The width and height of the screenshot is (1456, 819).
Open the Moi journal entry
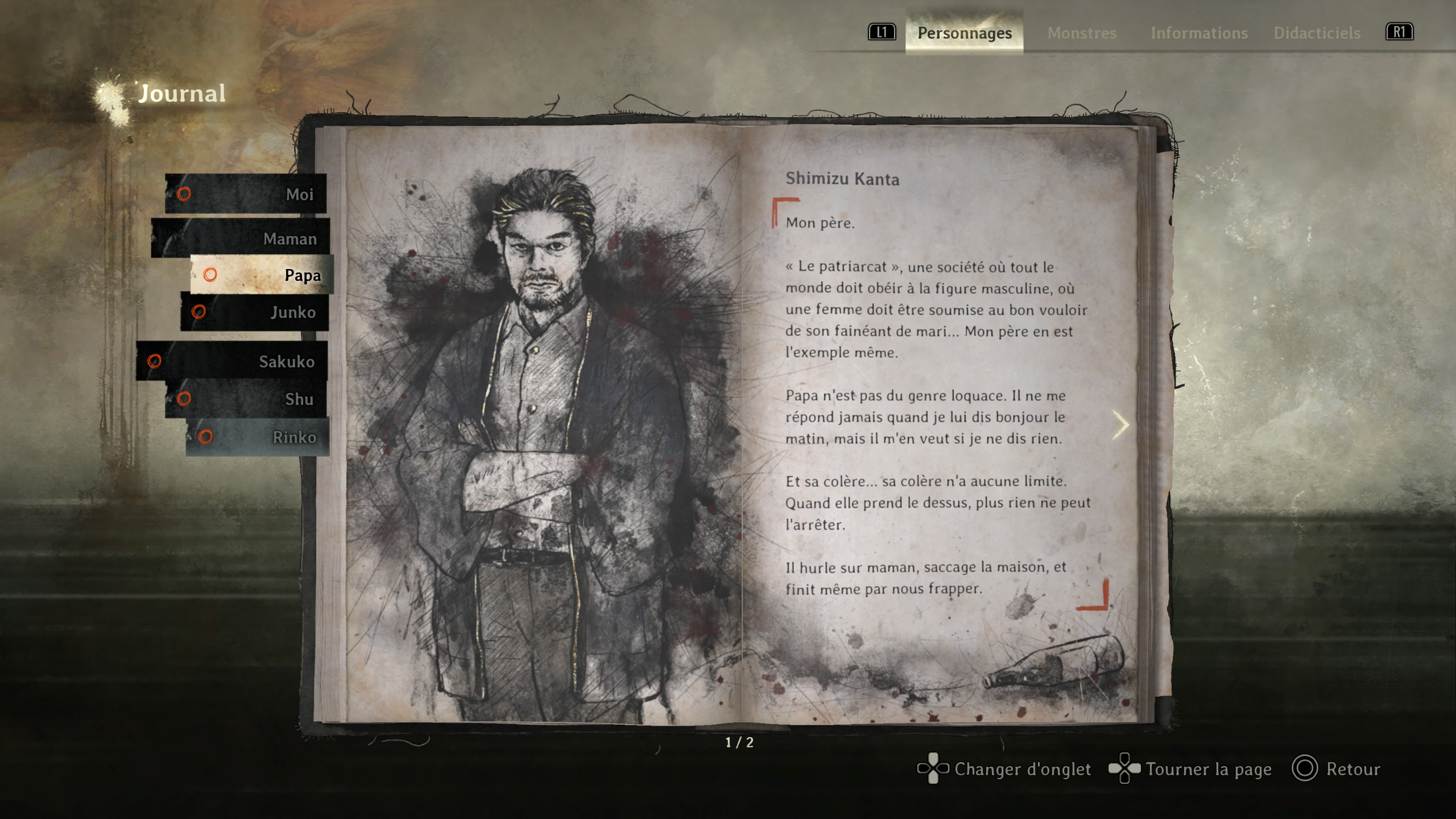coord(246,194)
